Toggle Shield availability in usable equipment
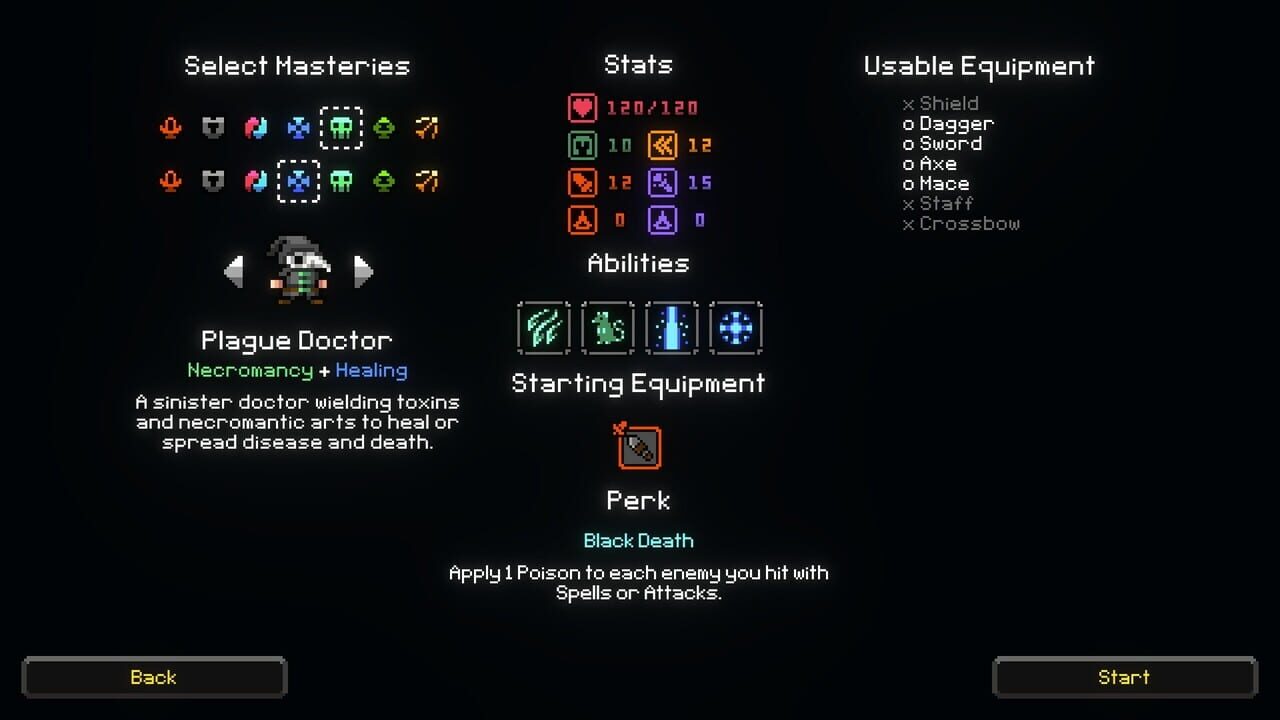The width and height of the screenshot is (1280, 720). (943, 103)
